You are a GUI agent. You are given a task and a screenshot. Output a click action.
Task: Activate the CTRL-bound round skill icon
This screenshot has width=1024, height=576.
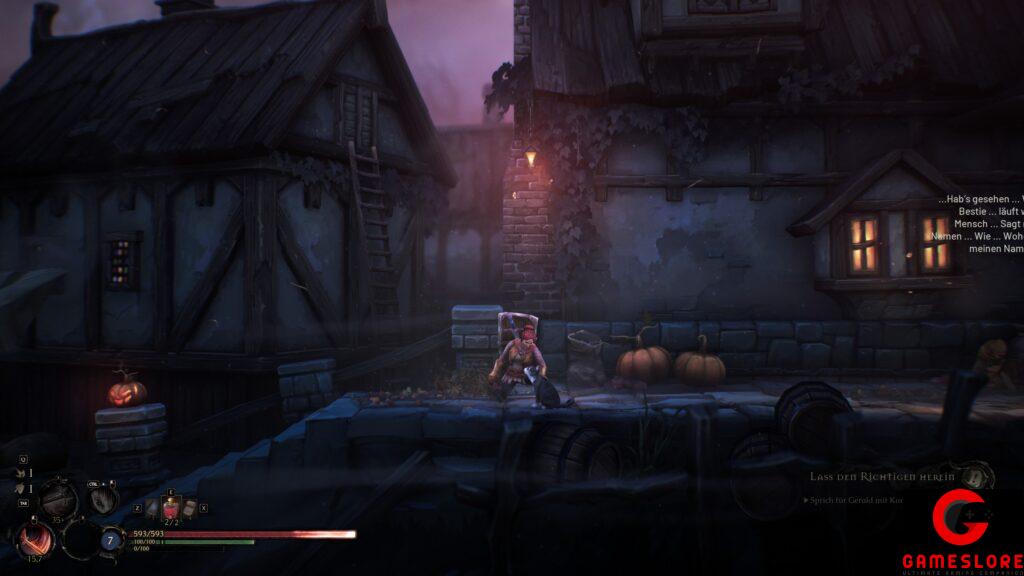click(102, 498)
